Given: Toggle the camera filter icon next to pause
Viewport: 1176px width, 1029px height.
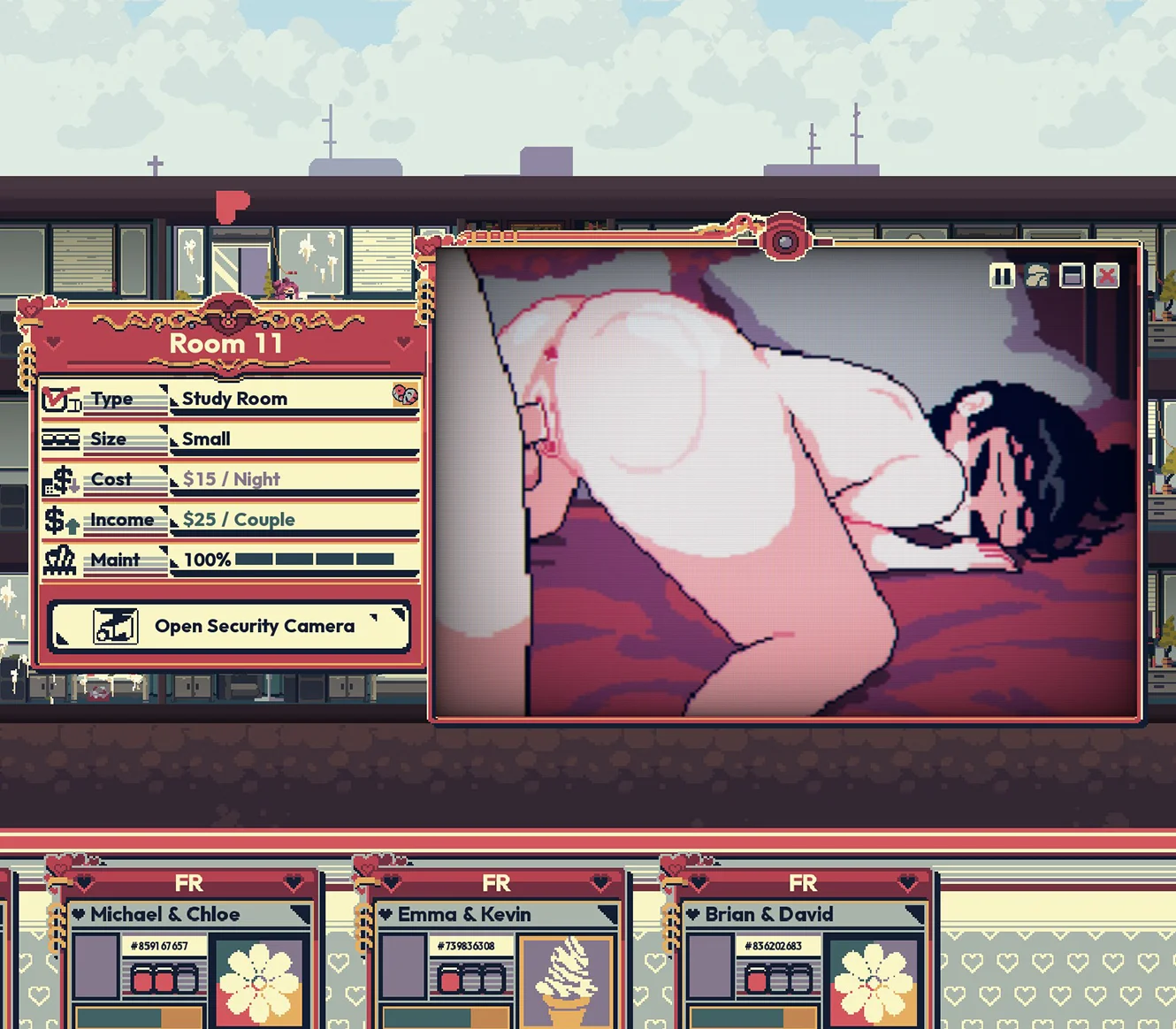Looking at the screenshot, I should tap(1037, 276).
